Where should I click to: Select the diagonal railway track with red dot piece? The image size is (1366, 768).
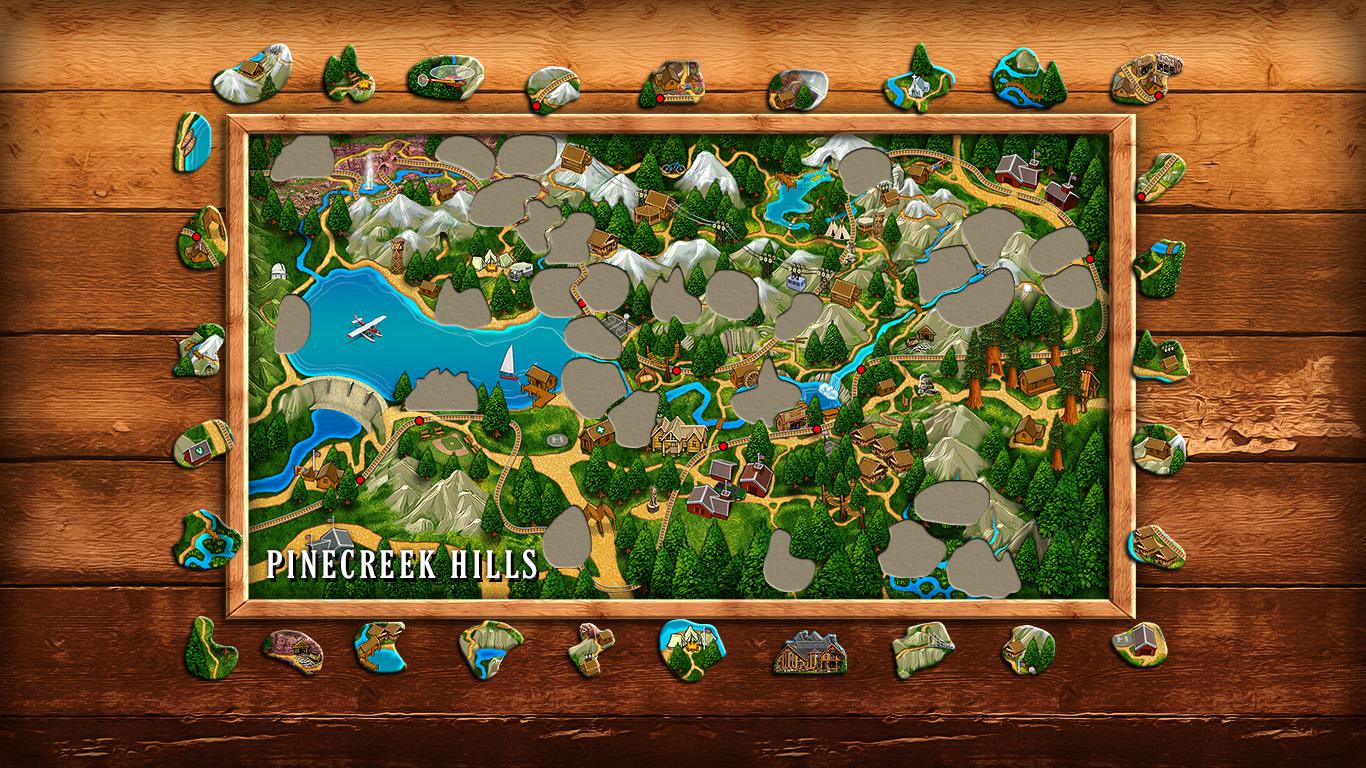pos(1159,175)
